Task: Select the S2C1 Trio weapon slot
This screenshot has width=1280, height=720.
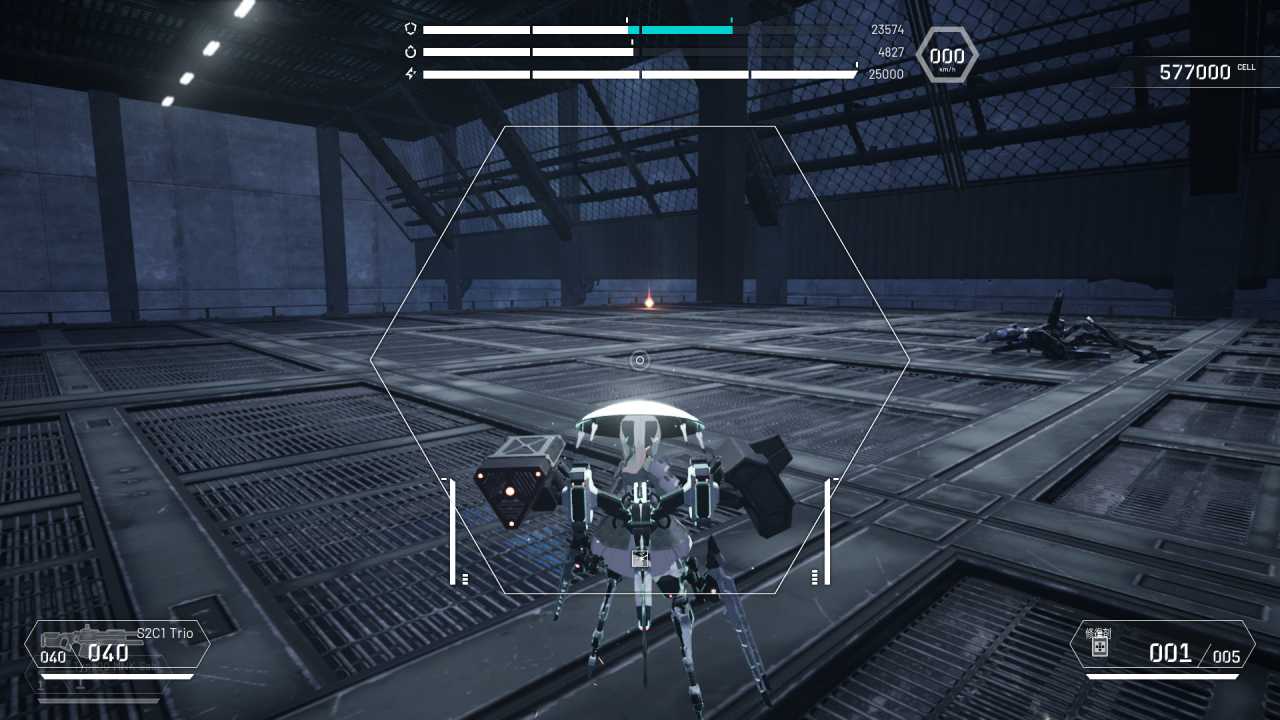Action: coord(117,645)
